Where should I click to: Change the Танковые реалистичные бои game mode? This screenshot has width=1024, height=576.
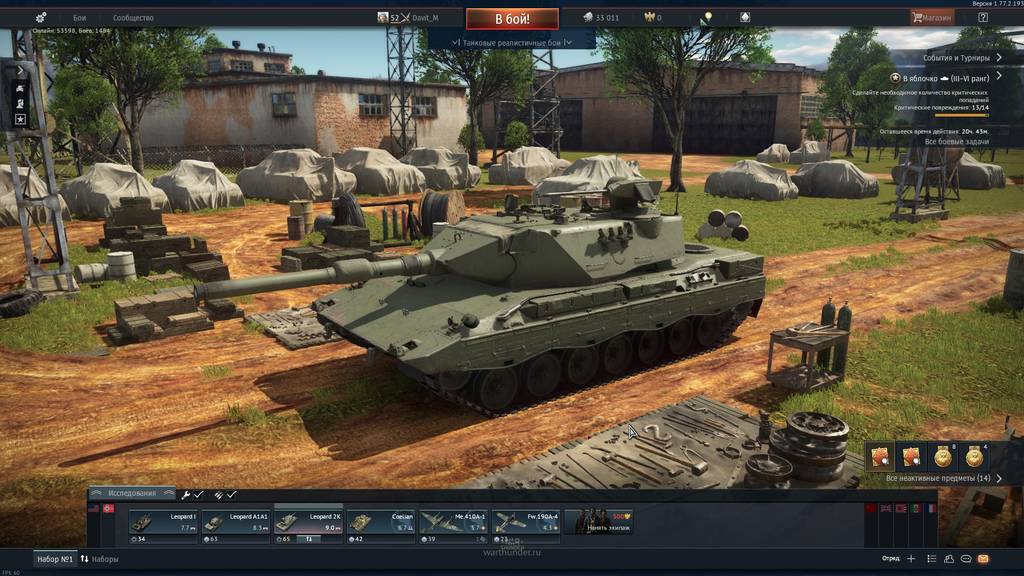point(510,42)
